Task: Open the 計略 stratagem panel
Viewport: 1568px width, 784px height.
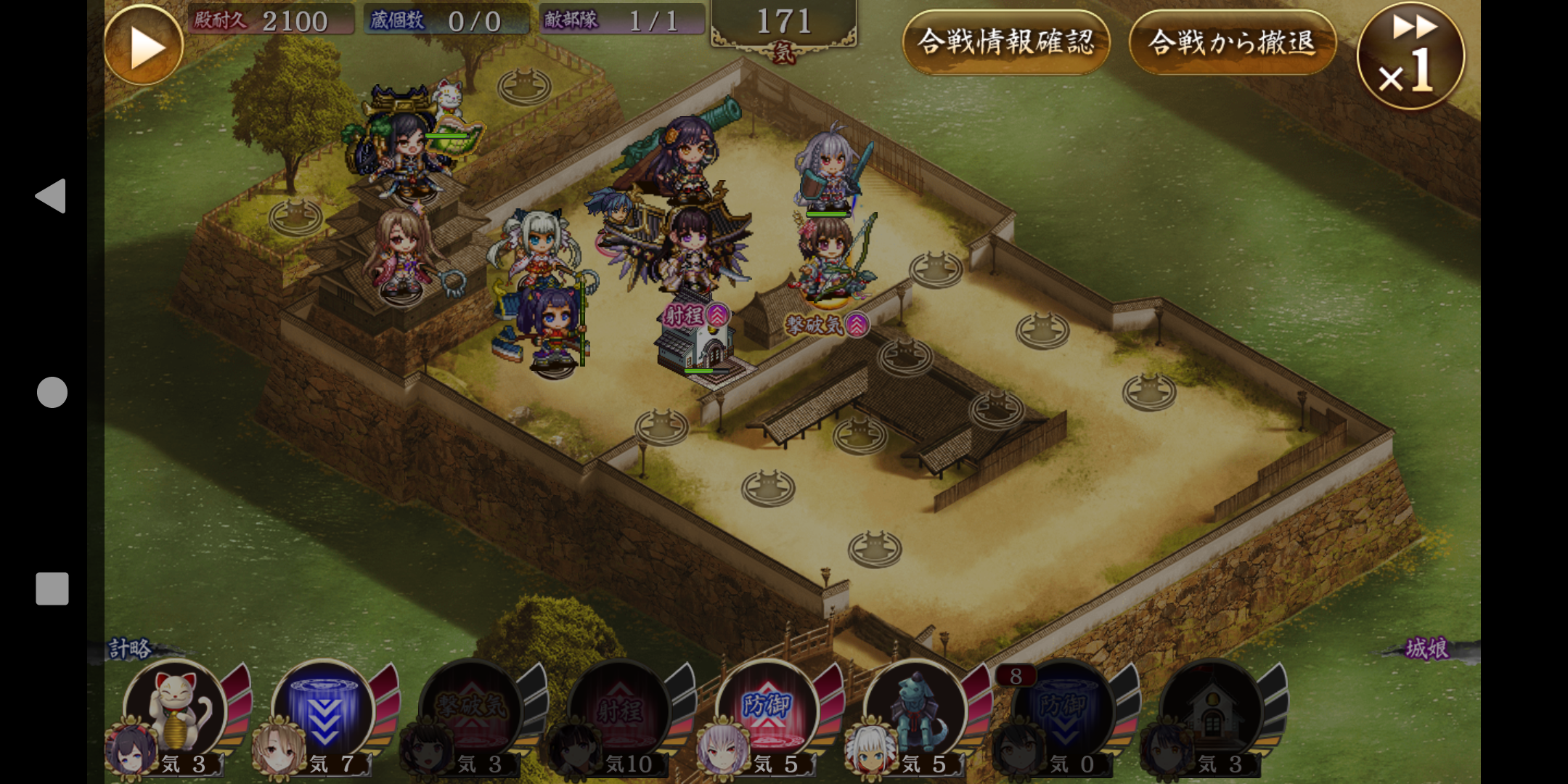Action: pyautogui.click(x=130, y=648)
